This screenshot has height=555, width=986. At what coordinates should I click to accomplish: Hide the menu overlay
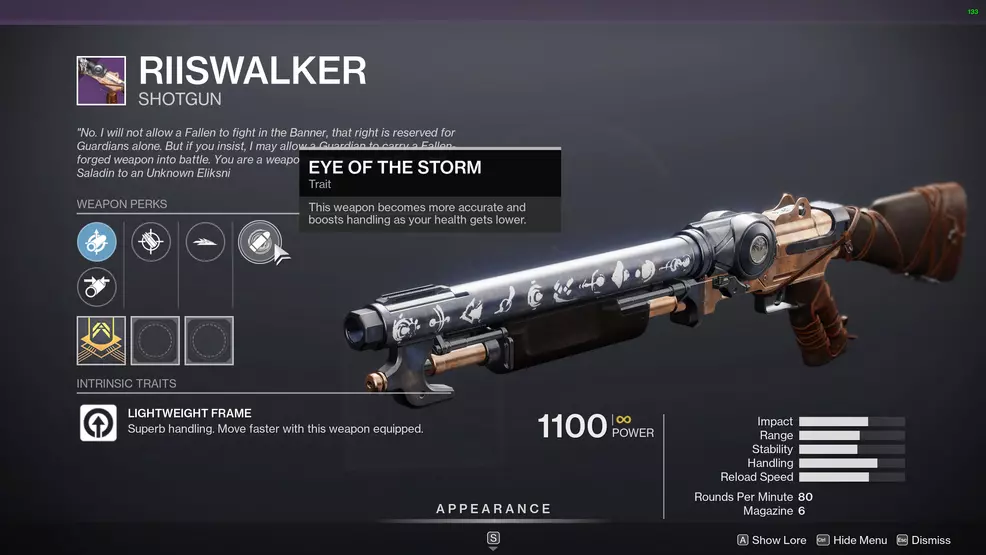(852, 540)
